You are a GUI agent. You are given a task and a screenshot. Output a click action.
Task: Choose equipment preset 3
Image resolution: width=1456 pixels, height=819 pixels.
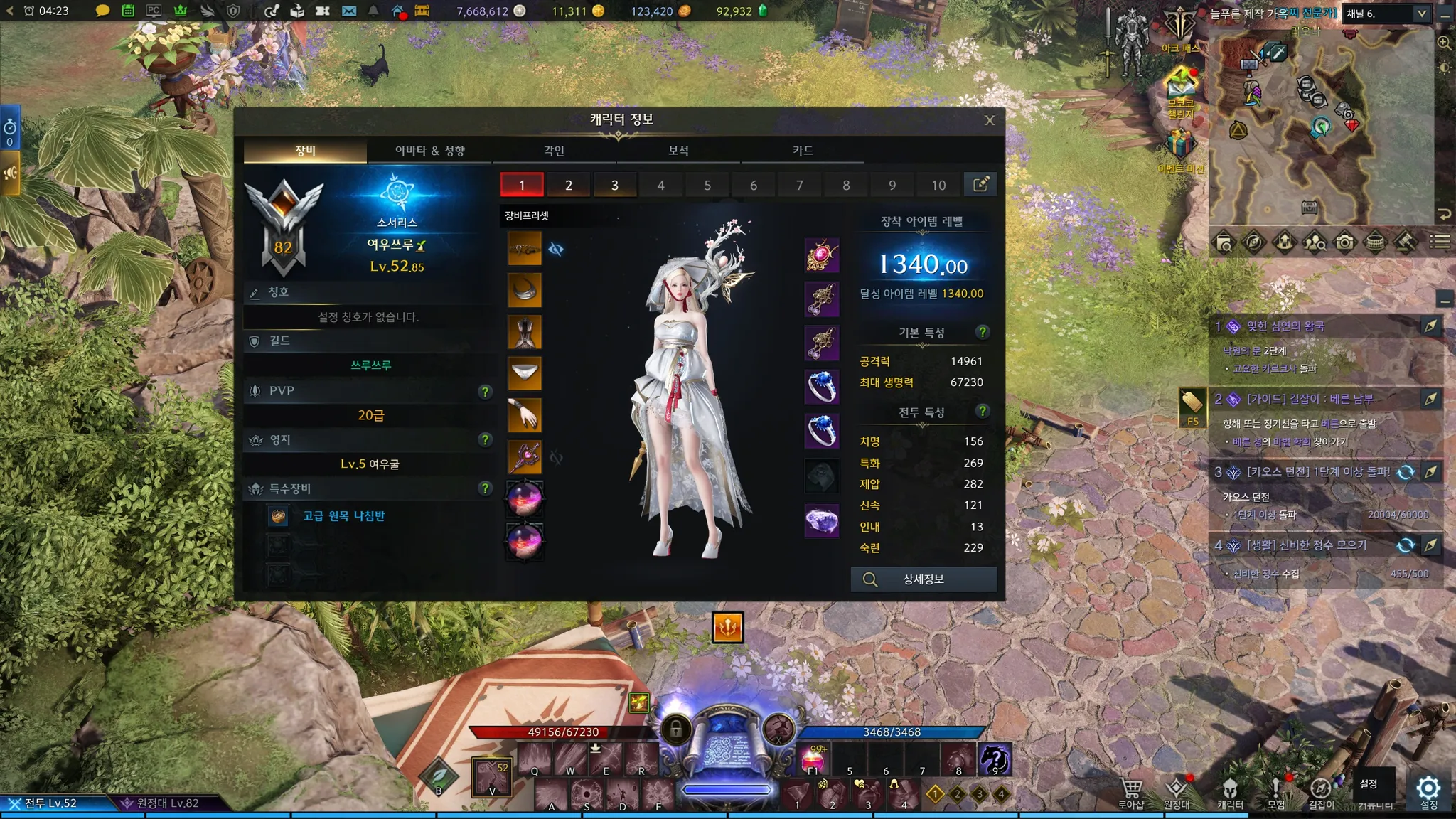(x=614, y=185)
